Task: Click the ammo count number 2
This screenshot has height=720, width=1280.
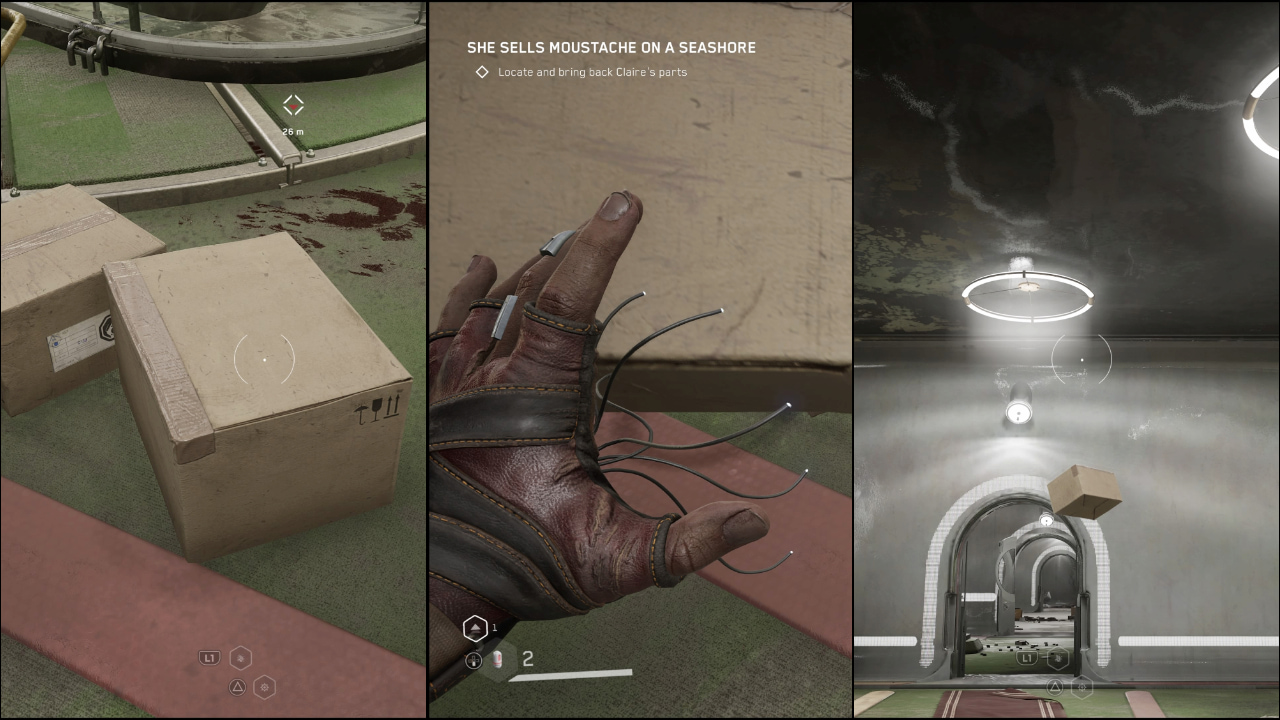Action: point(527,658)
